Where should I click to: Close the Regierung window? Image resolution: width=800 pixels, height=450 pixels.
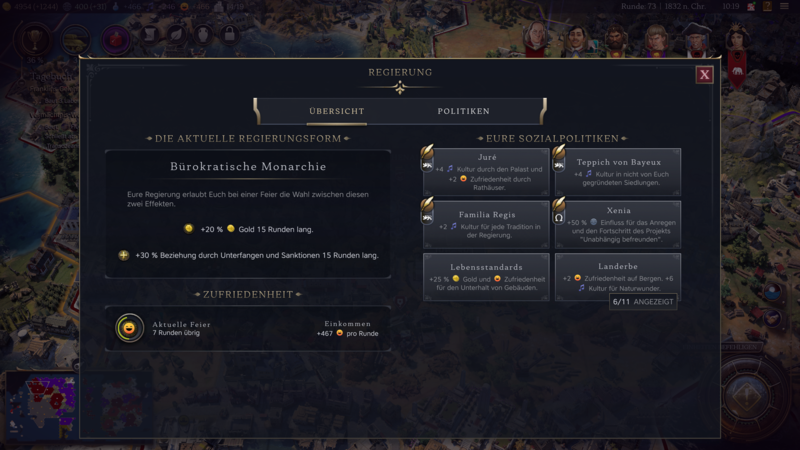pos(705,74)
